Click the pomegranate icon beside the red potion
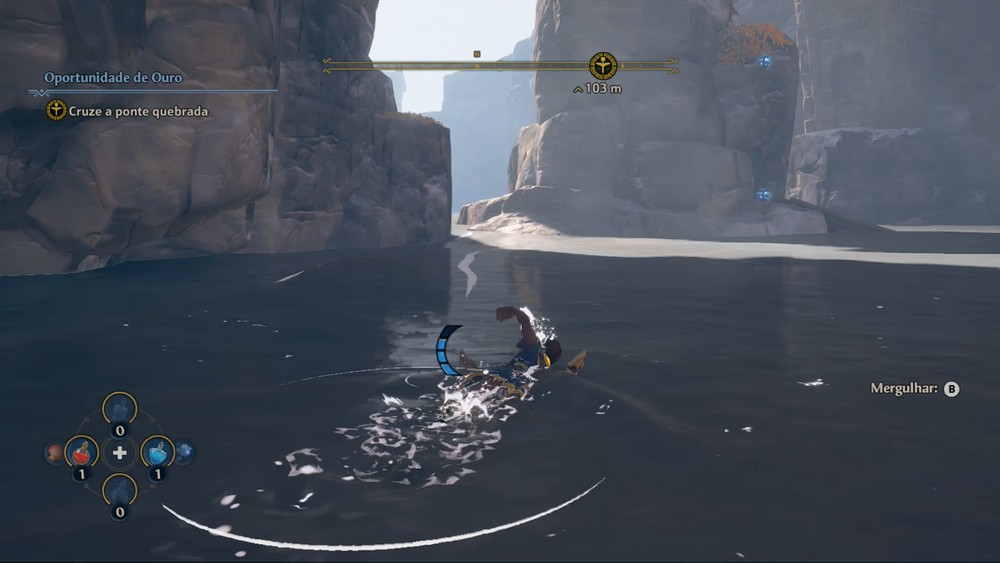The height and width of the screenshot is (563, 1000). tap(55, 453)
